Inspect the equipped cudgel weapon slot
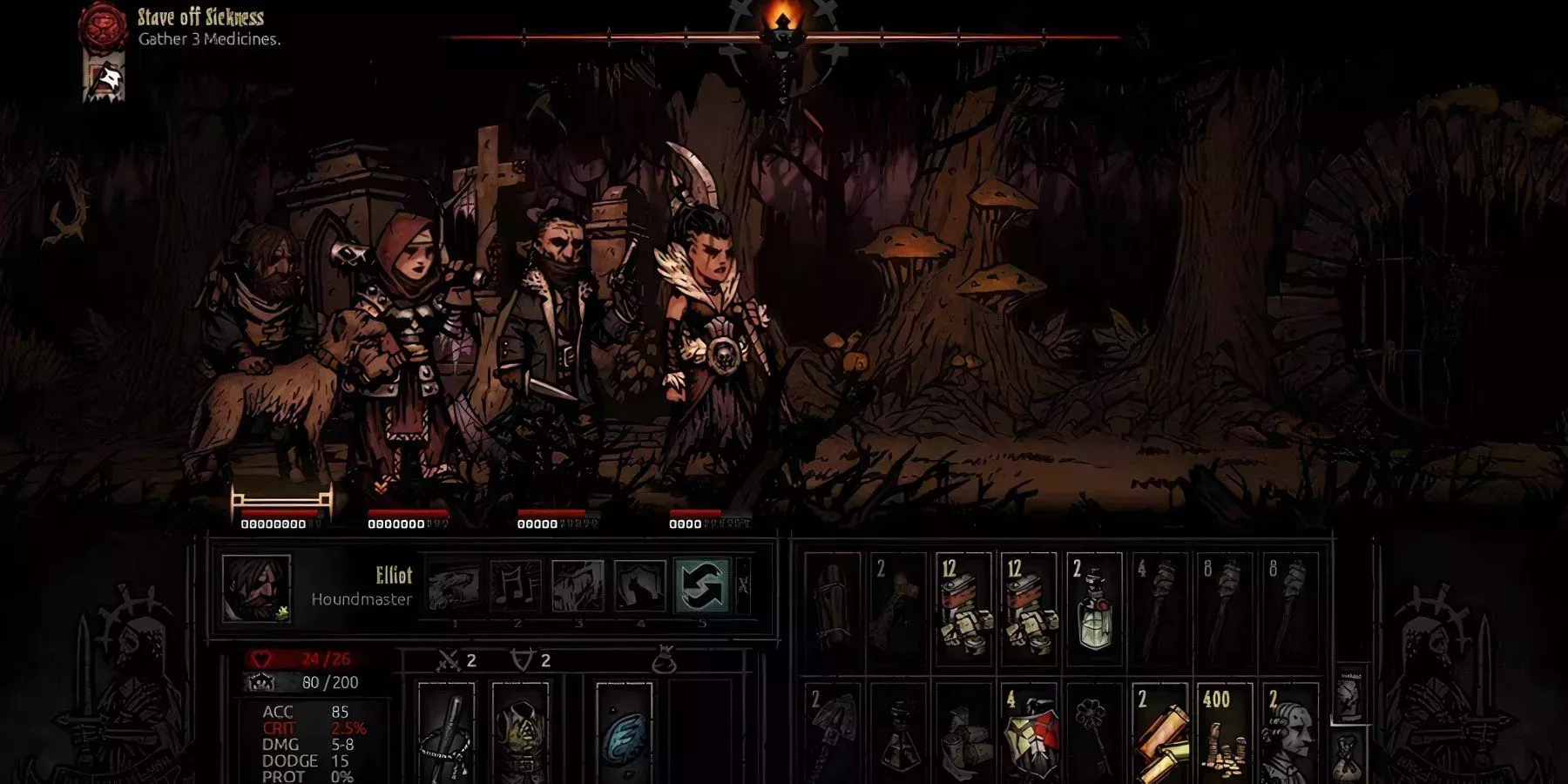 pyautogui.click(x=446, y=733)
